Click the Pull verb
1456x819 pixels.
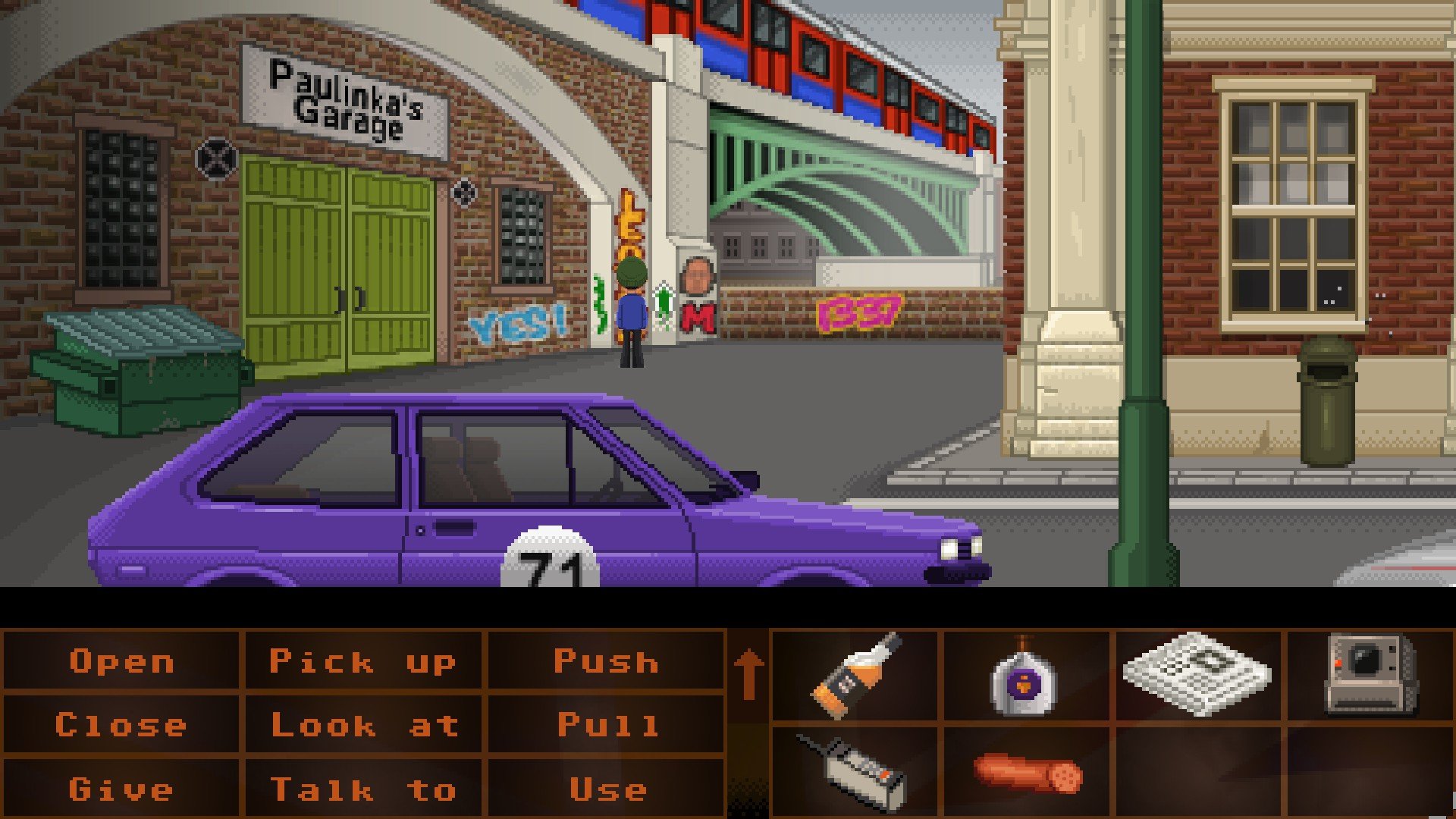tap(607, 726)
